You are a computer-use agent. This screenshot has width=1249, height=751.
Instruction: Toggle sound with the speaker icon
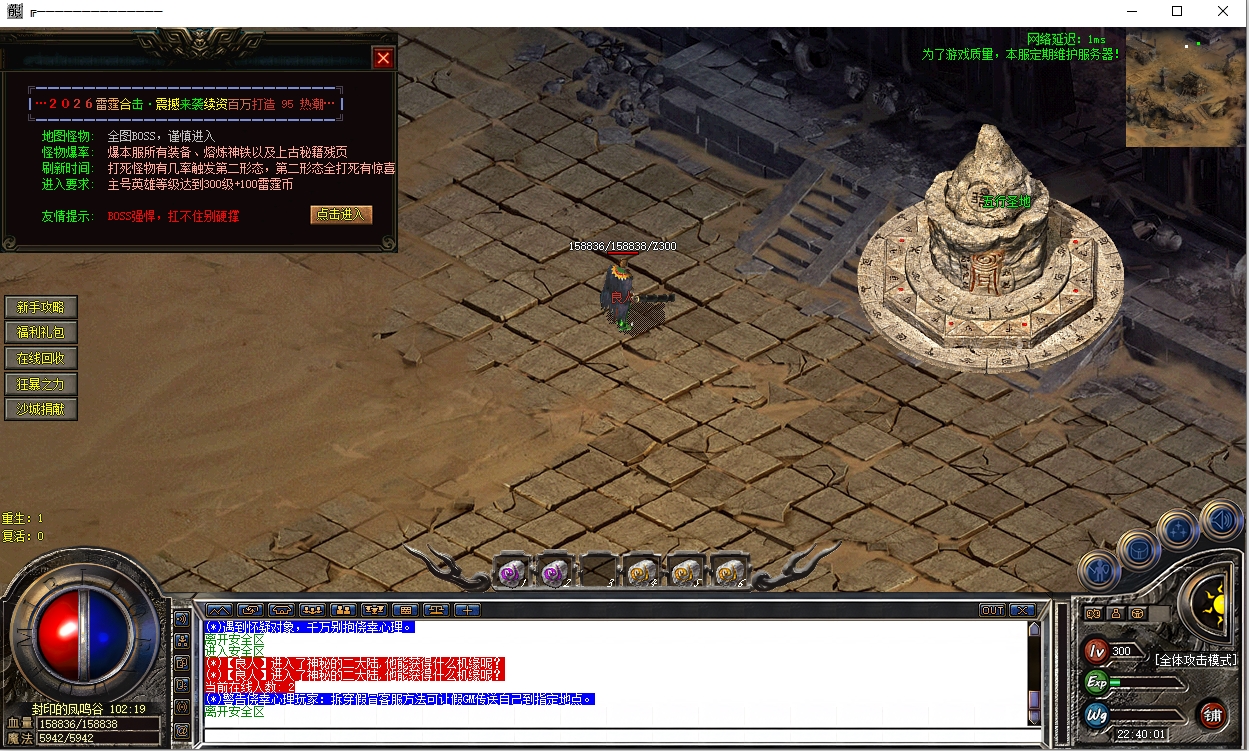tap(1221, 519)
